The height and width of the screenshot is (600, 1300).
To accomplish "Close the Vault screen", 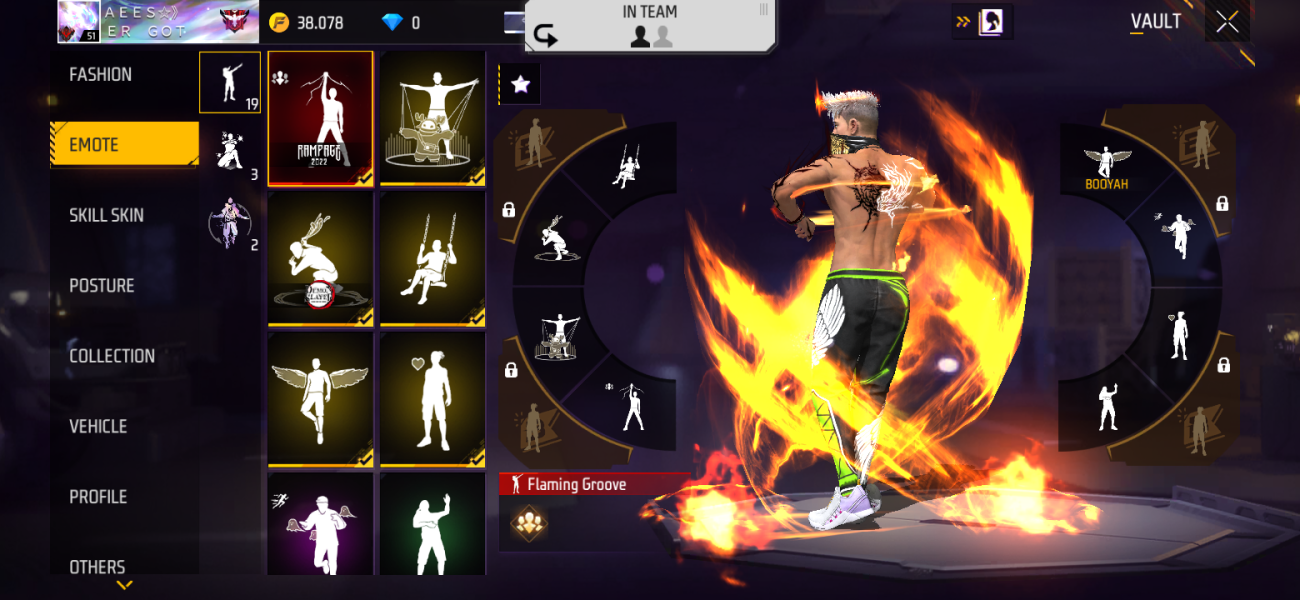I will coord(1227,22).
